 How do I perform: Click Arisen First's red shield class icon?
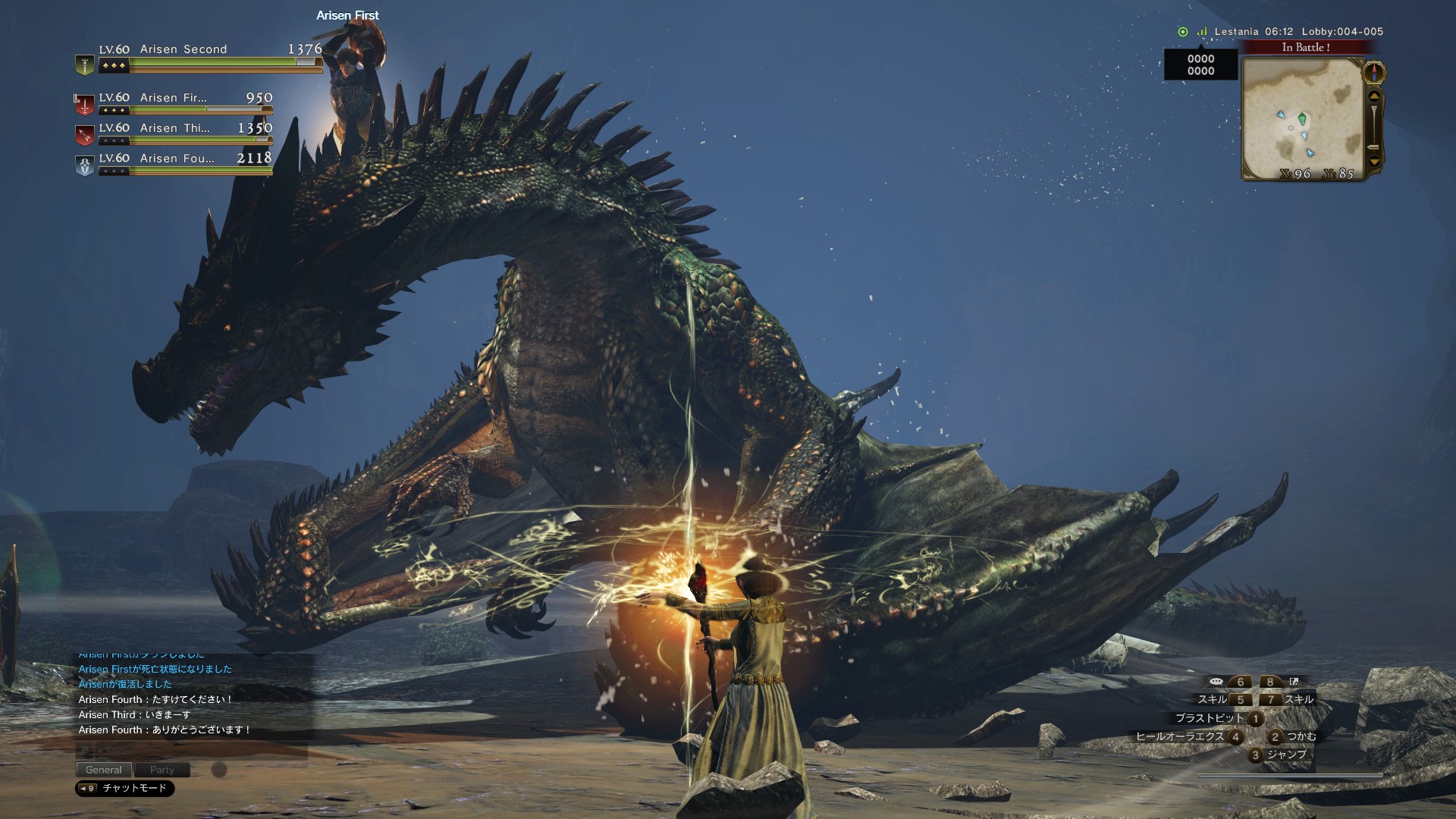[x=85, y=103]
